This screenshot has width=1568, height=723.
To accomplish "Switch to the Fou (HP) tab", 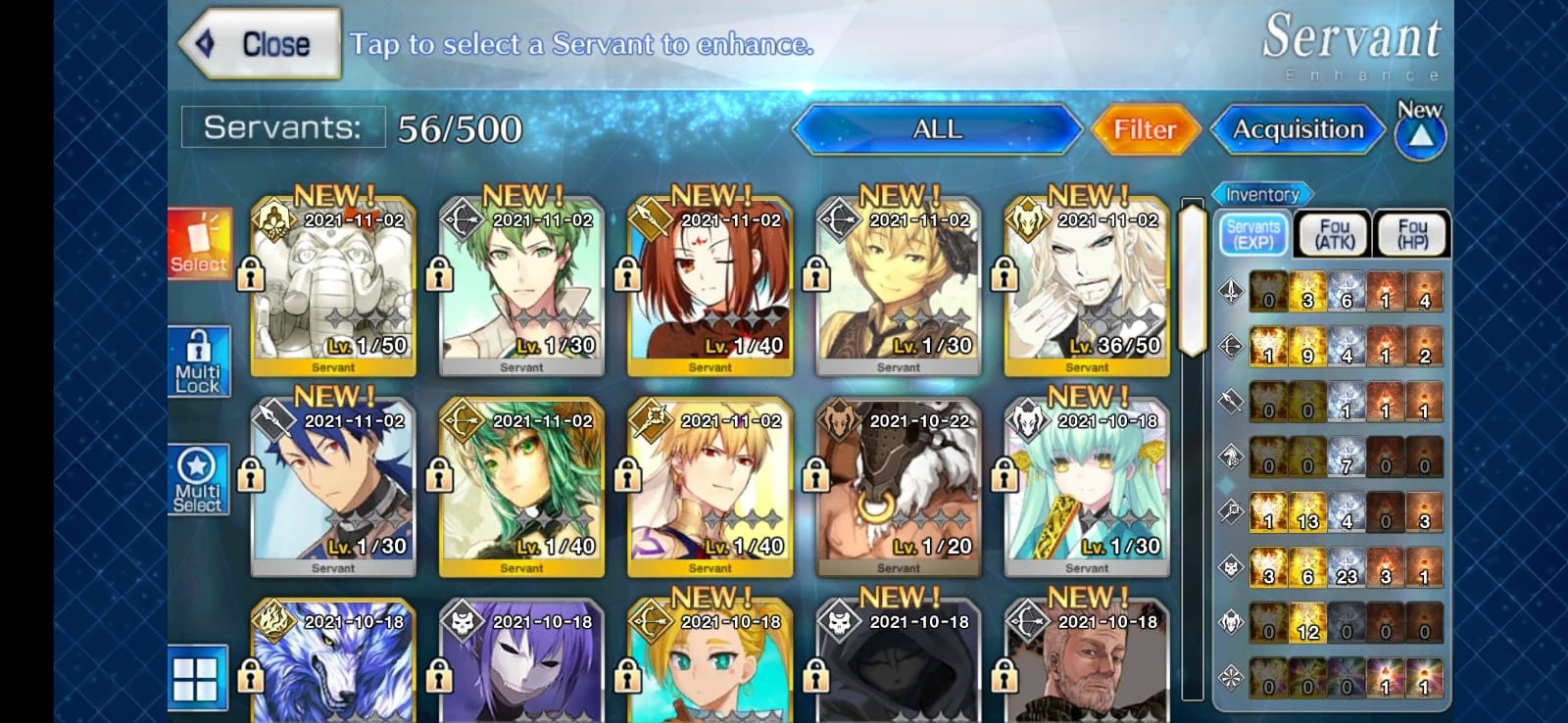I will (1412, 233).
